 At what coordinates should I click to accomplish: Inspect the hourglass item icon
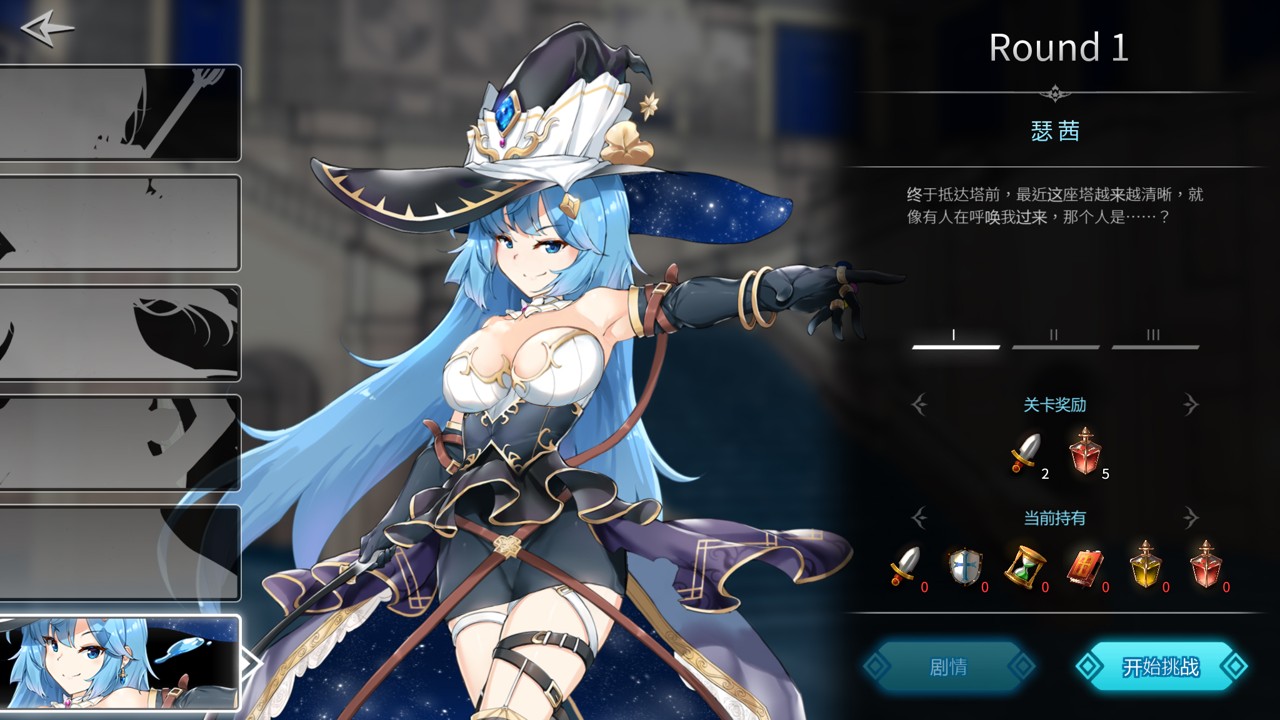pyautogui.click(x=1024, y=567)
